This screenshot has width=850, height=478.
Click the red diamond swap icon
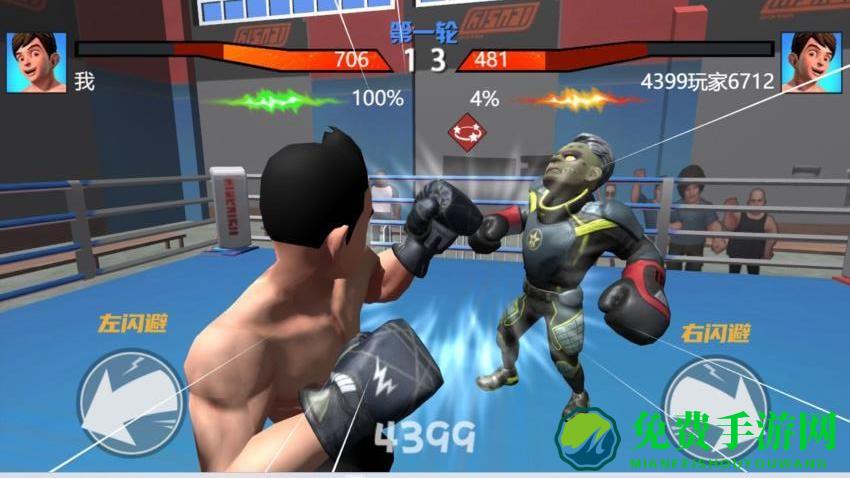[x=464, y=132]
